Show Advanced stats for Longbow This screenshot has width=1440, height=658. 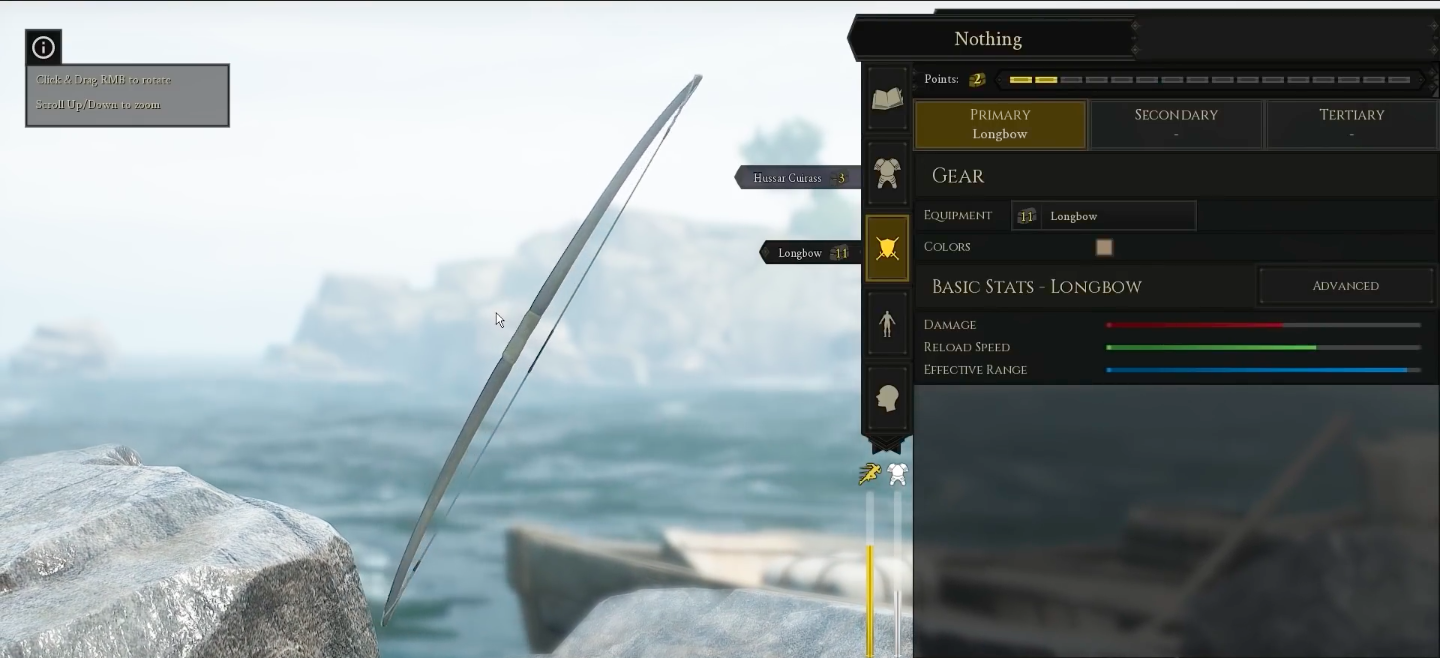[x=1345, y=286]
